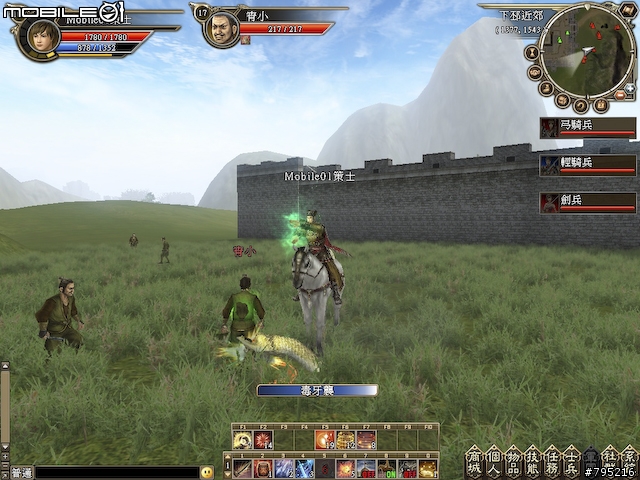Select the 輕騎兵 troop entry

588,164
